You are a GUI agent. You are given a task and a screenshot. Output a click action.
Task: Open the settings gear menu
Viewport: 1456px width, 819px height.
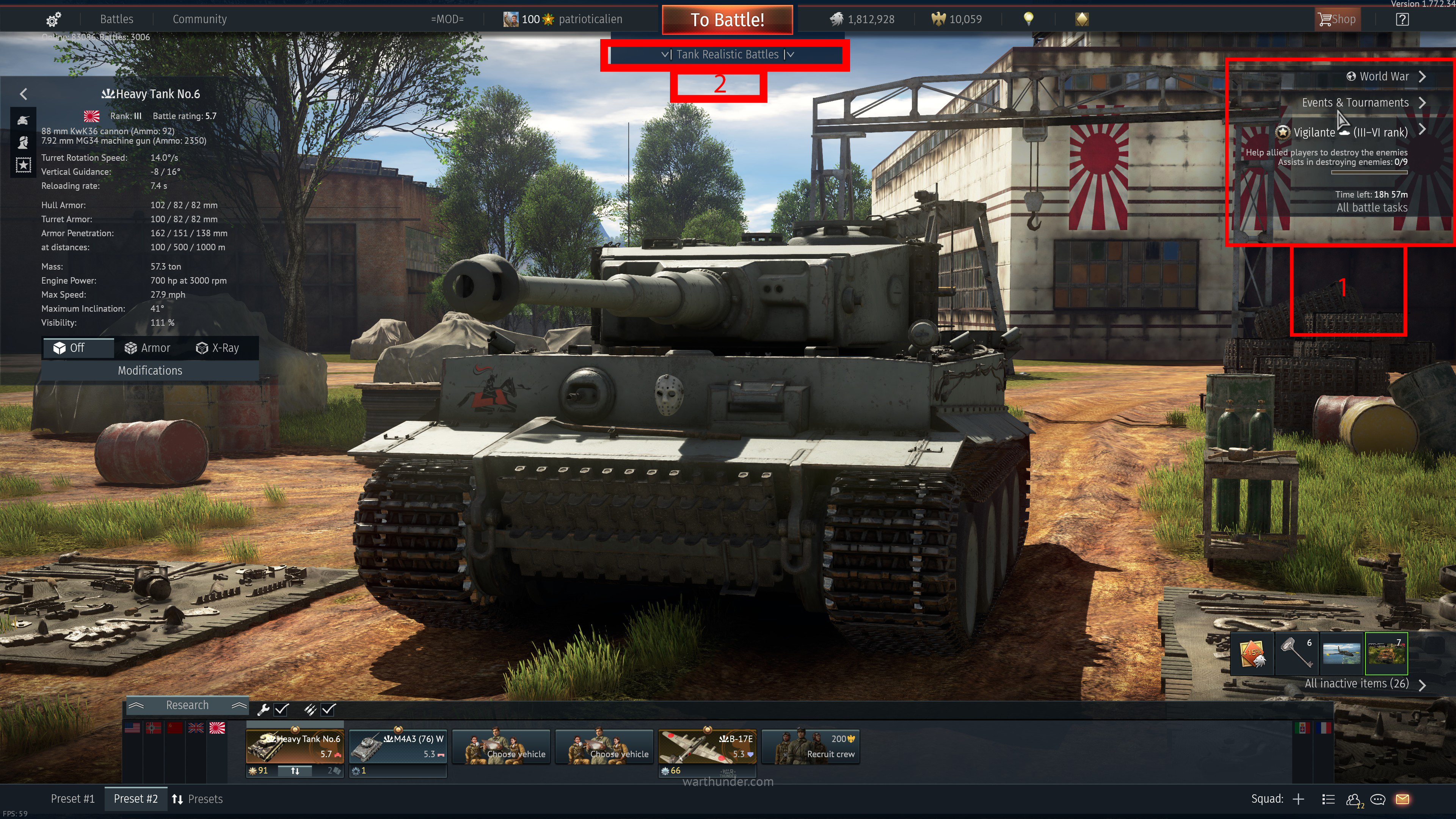53,20
